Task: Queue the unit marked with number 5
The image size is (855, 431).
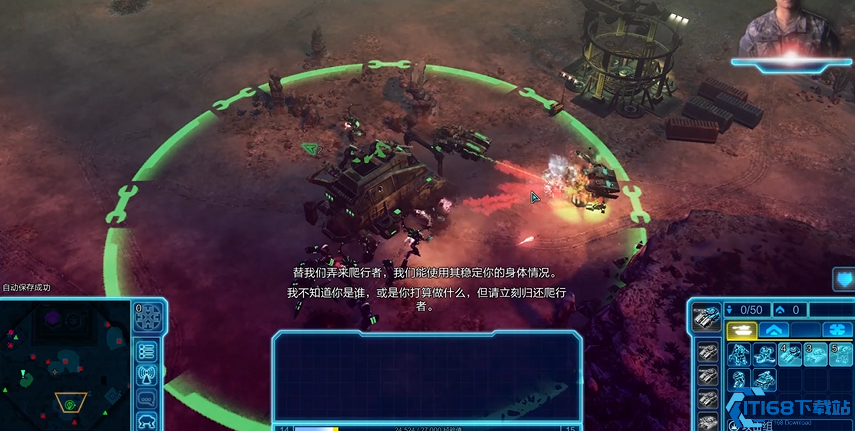Action: 841,354
